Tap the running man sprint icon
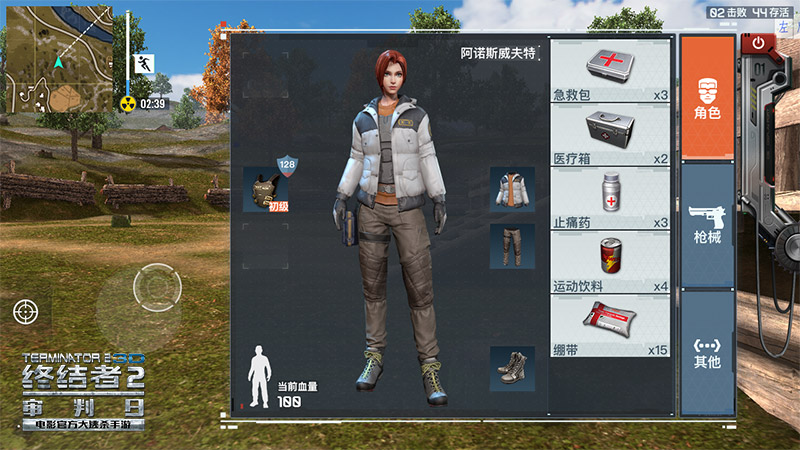 [142, 63]
